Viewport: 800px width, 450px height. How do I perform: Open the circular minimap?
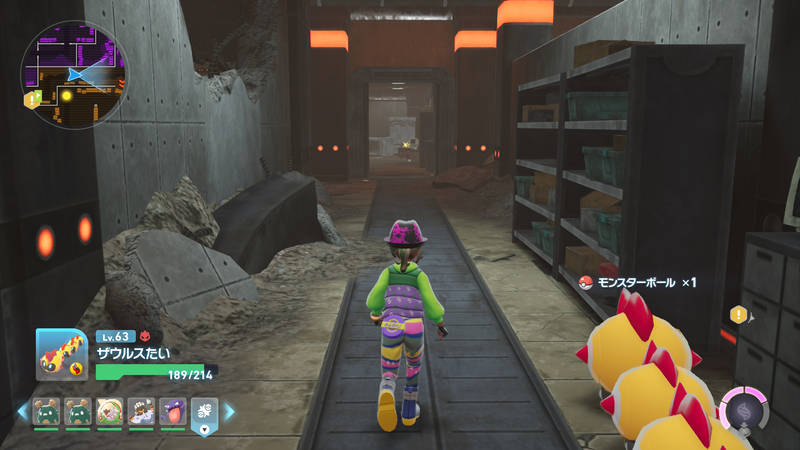[x=74, y=72]
